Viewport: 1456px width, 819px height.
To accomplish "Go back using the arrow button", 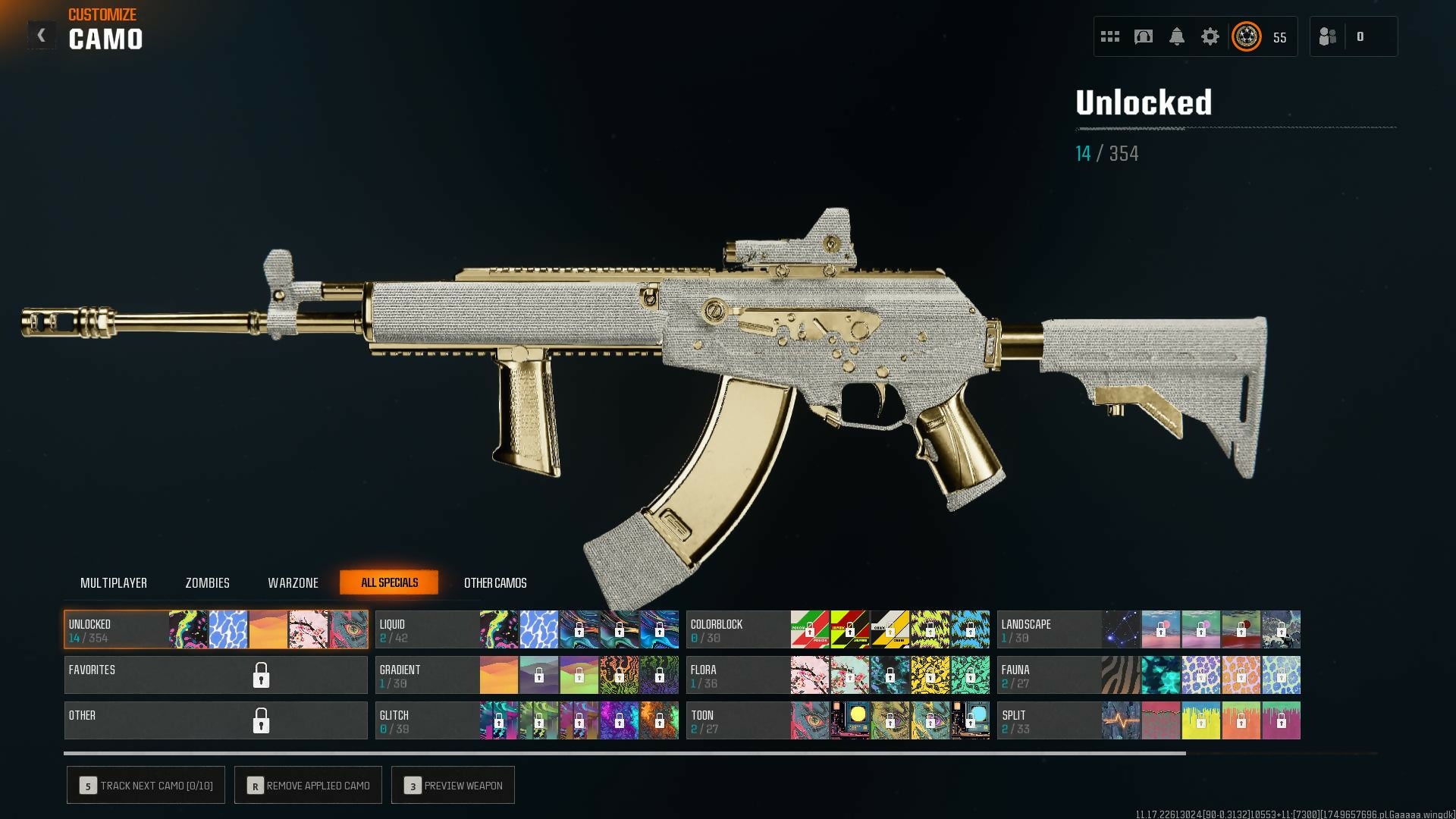I will point(42,36).
